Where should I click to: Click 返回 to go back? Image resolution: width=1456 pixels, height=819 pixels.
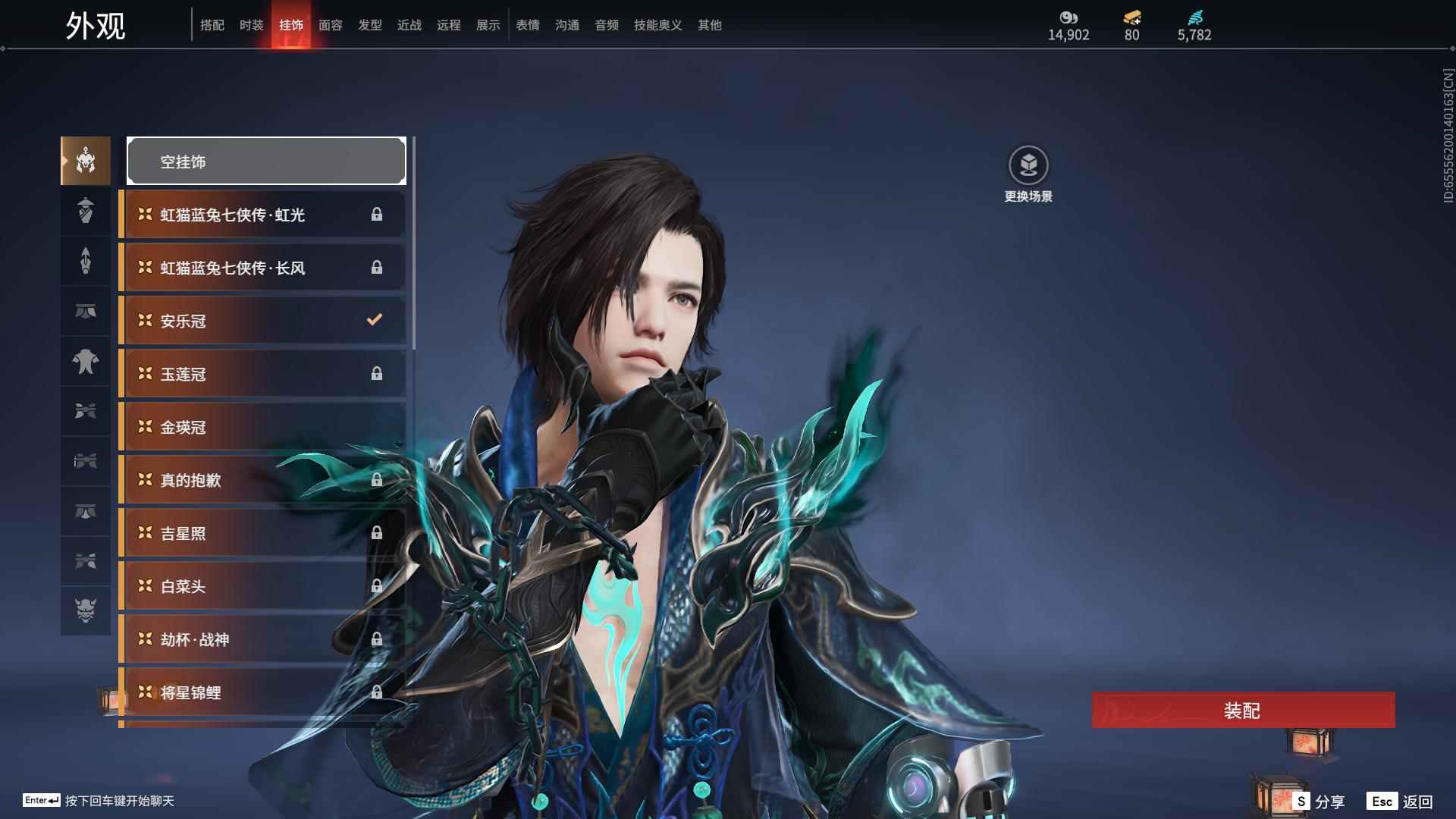coord(1401,802)
